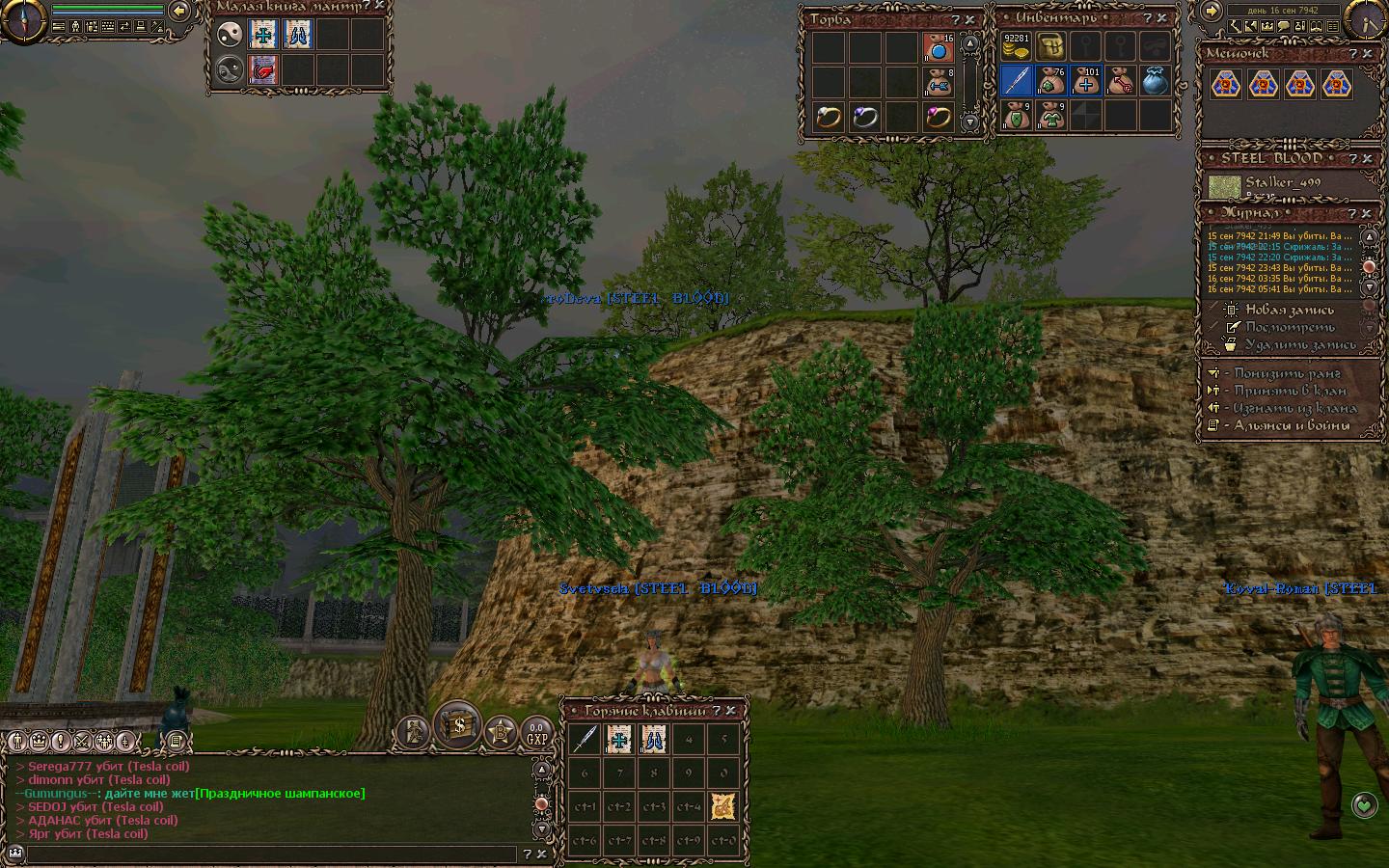Focus the chat input field
Viewport: 1389px width, 868px height.
tap(270, 854)
